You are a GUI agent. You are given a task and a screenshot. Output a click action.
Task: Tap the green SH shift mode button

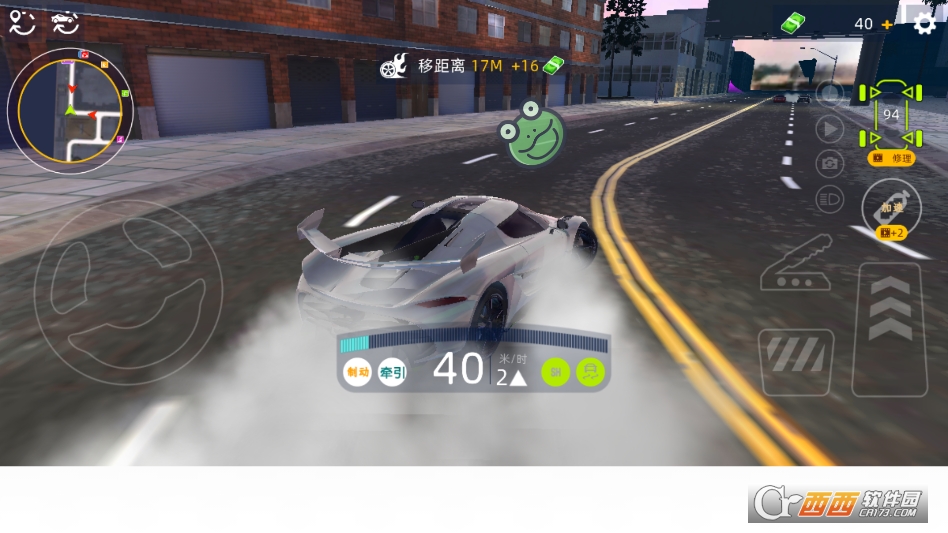coord(556,373)
